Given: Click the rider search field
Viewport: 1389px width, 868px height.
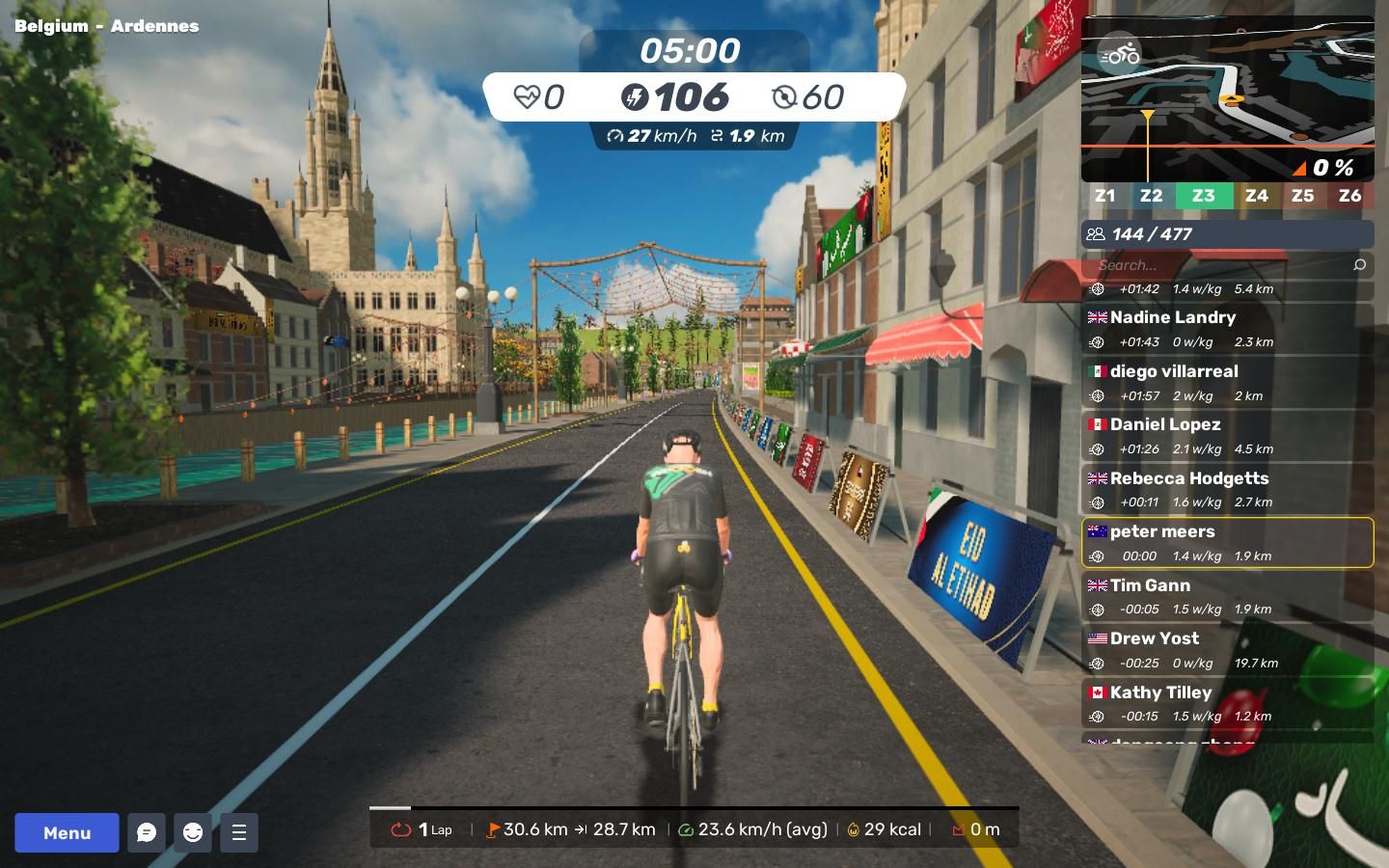Looking at the screenshot, I should [x=1215, y=265].
